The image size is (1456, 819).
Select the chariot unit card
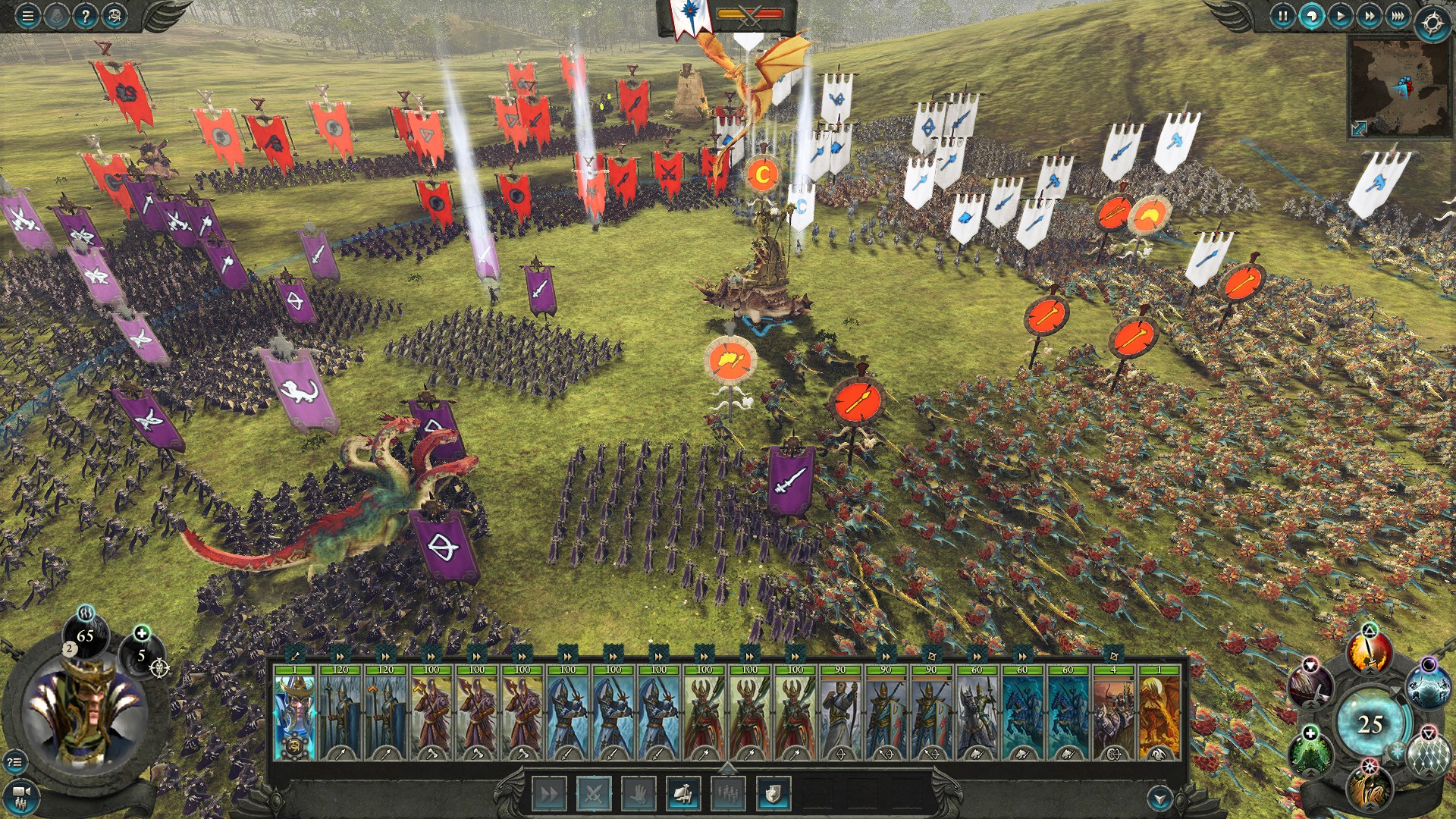click(1113, 713)
